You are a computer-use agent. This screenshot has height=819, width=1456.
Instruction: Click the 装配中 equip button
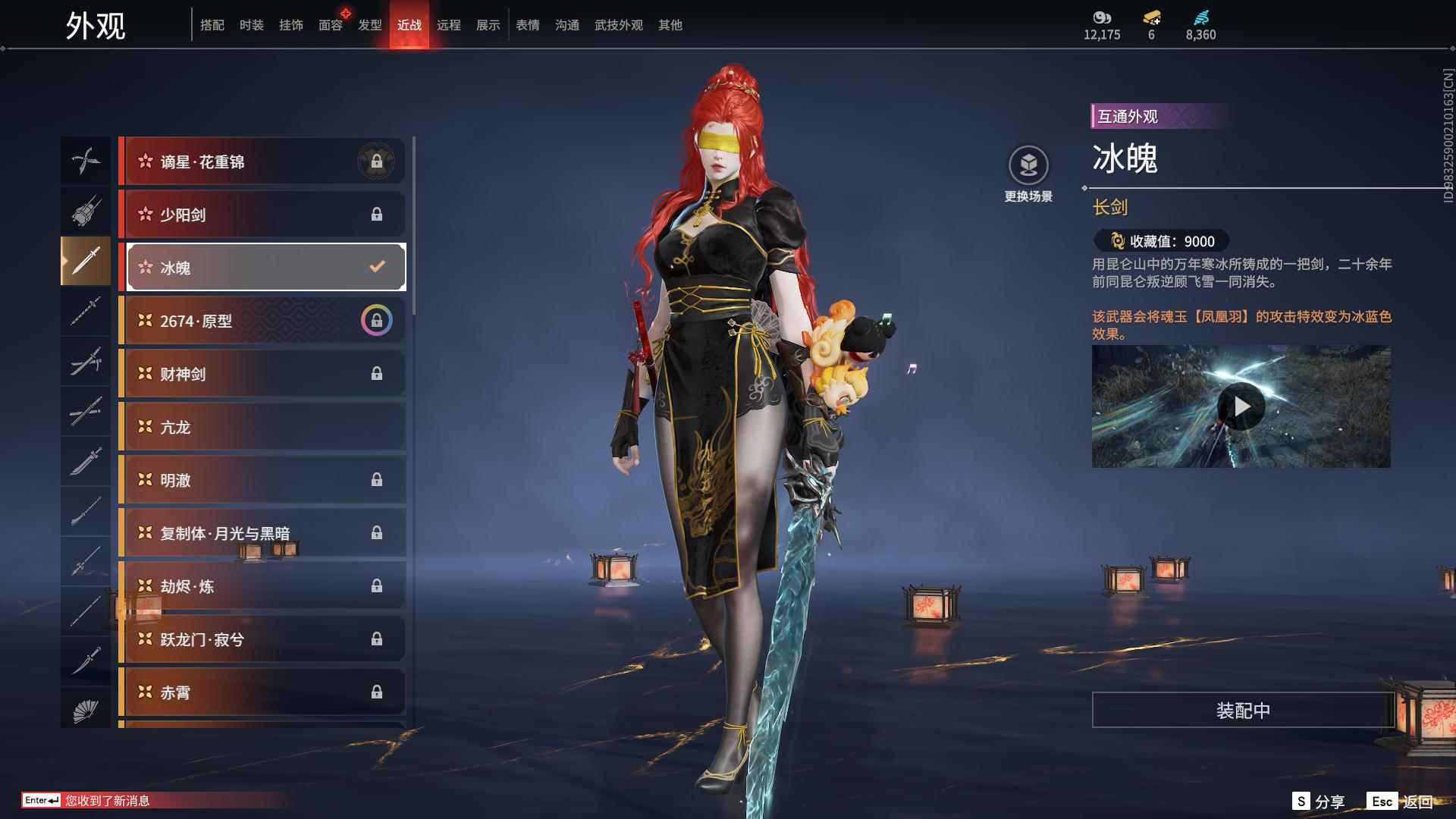1242,711
